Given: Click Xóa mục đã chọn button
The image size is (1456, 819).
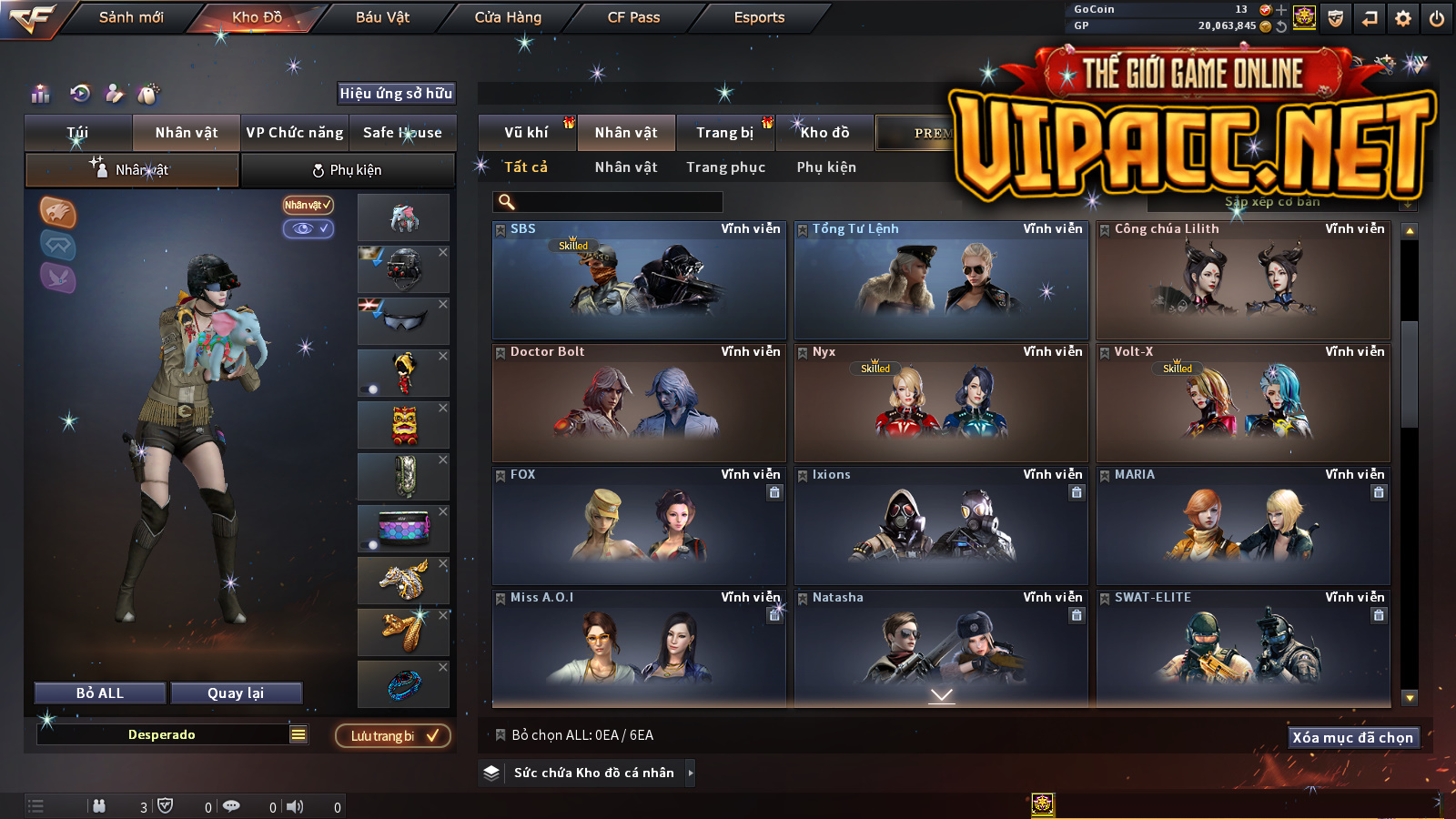Looking at the screenshot, I should point(1352,738).
